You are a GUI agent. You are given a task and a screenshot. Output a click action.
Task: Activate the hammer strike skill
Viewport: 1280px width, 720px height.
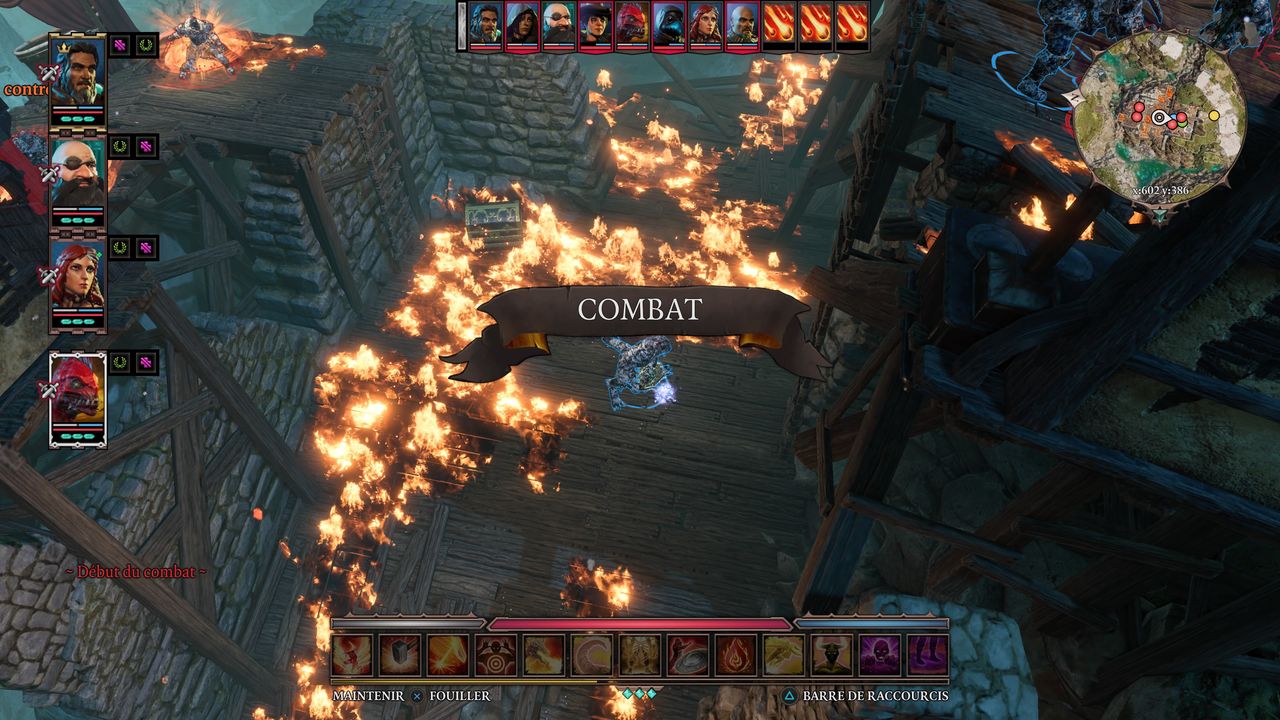click(399, 655)
